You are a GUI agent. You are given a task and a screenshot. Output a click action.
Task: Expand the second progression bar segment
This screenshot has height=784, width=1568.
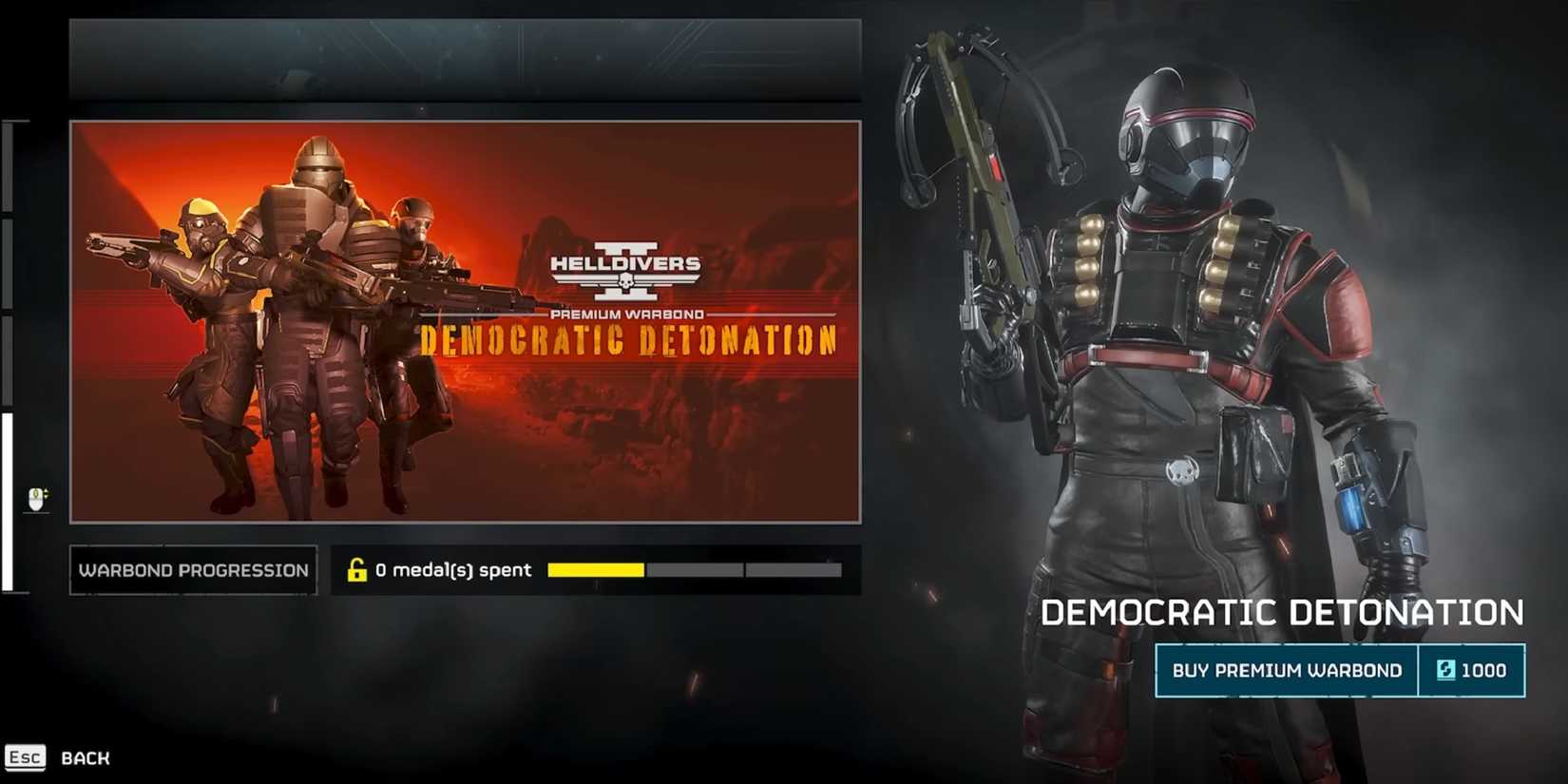[694, 569]
